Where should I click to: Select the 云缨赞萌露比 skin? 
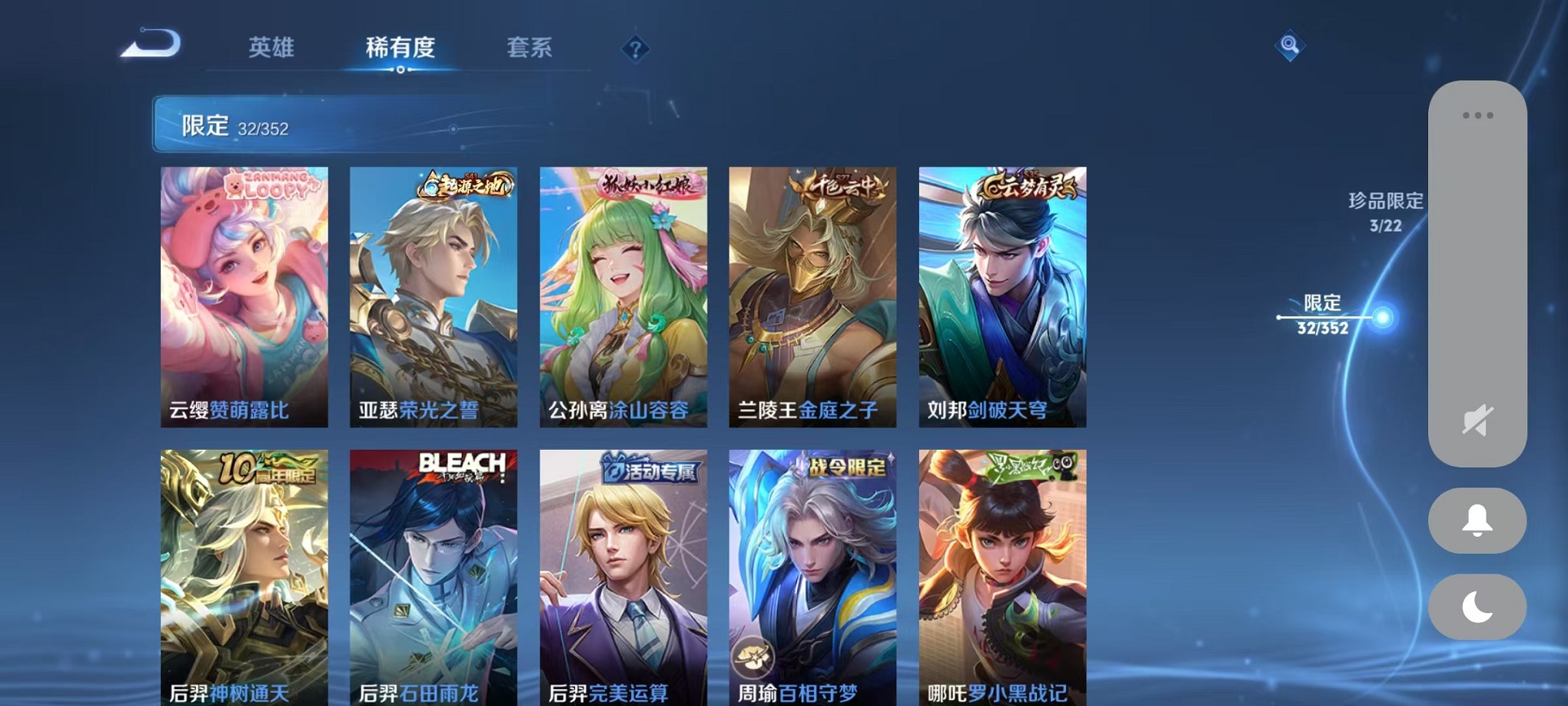[244, 298]
